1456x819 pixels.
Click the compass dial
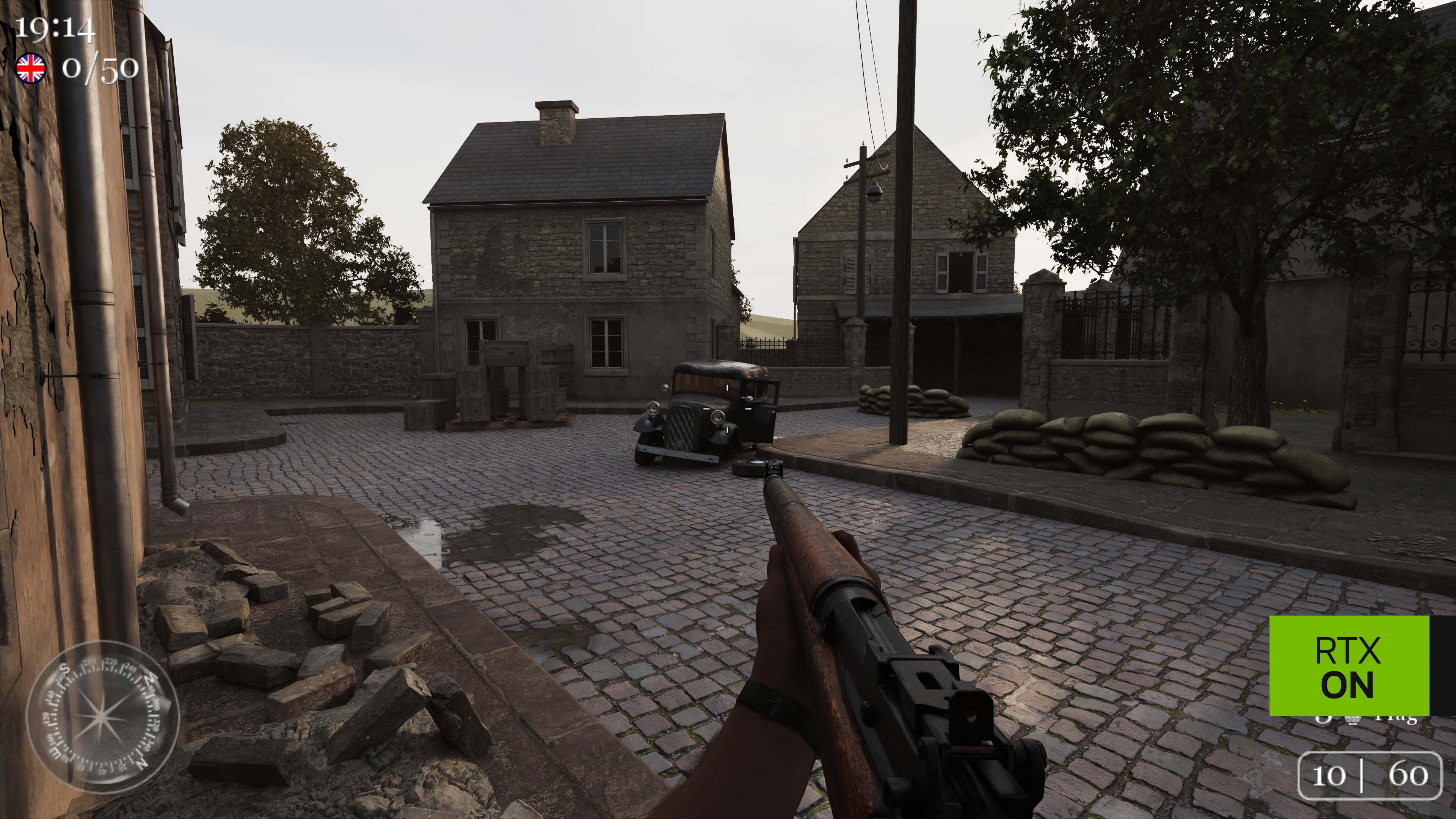(102, 717)
